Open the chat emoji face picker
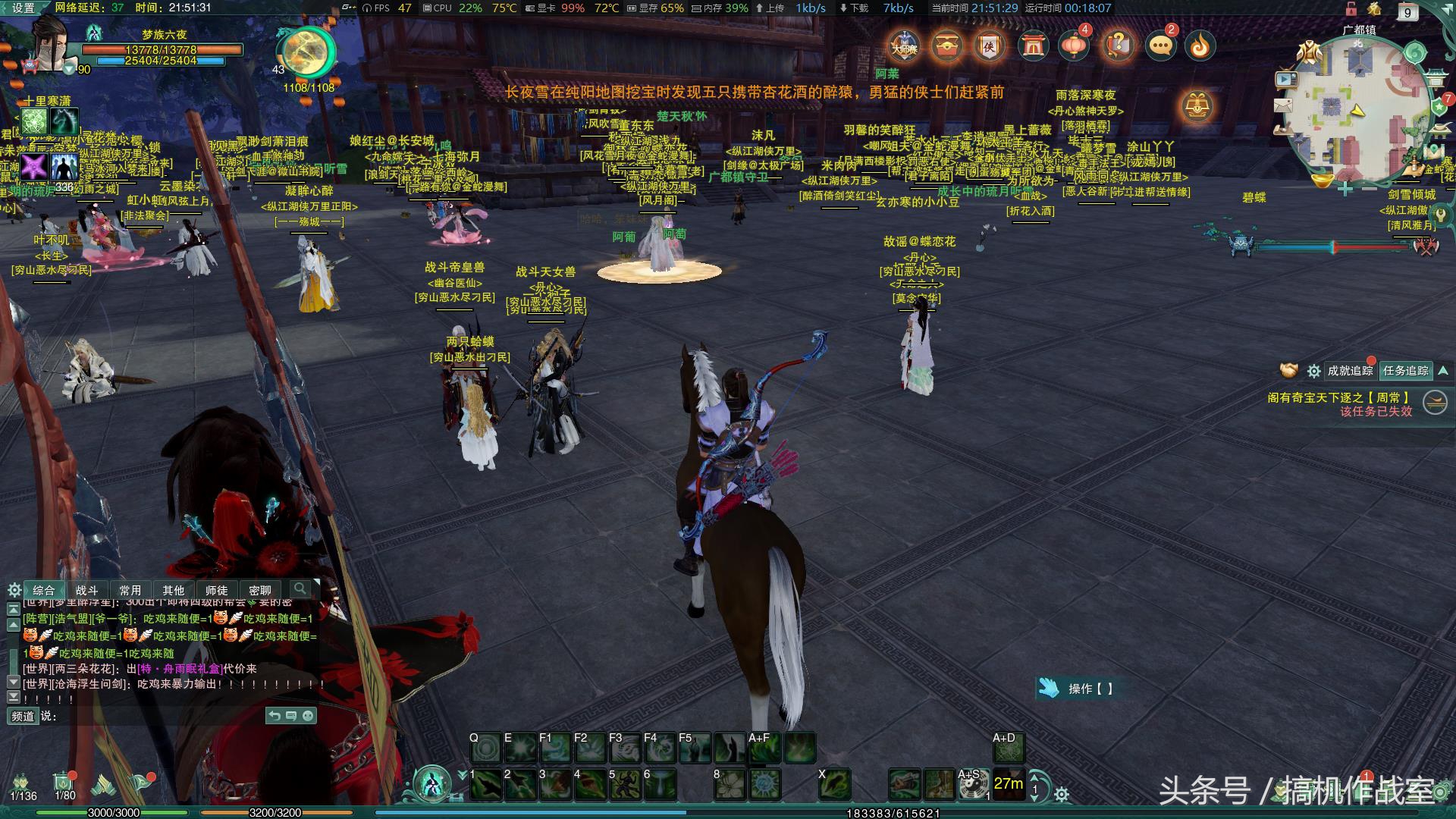The width and height of the screenshot is (1456, 819). pyautogui.click(x=308, y=716)
